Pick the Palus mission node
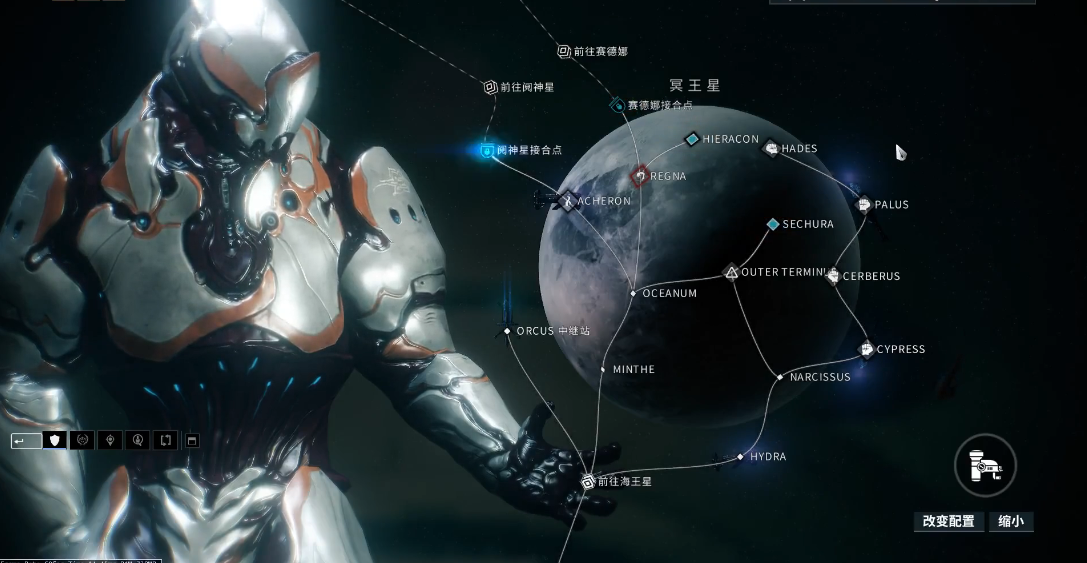 point(864,205)
